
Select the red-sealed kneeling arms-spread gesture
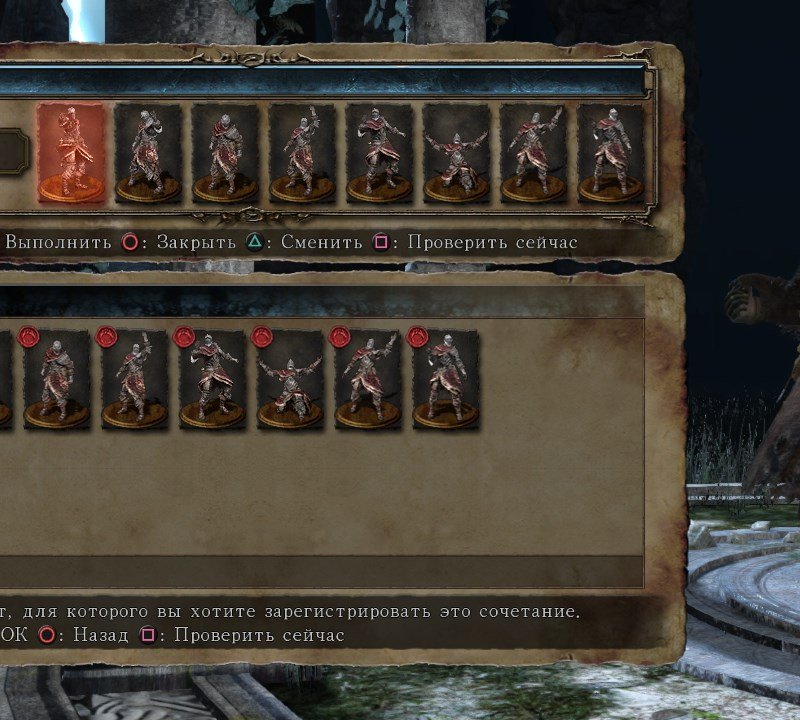[290, 380]
